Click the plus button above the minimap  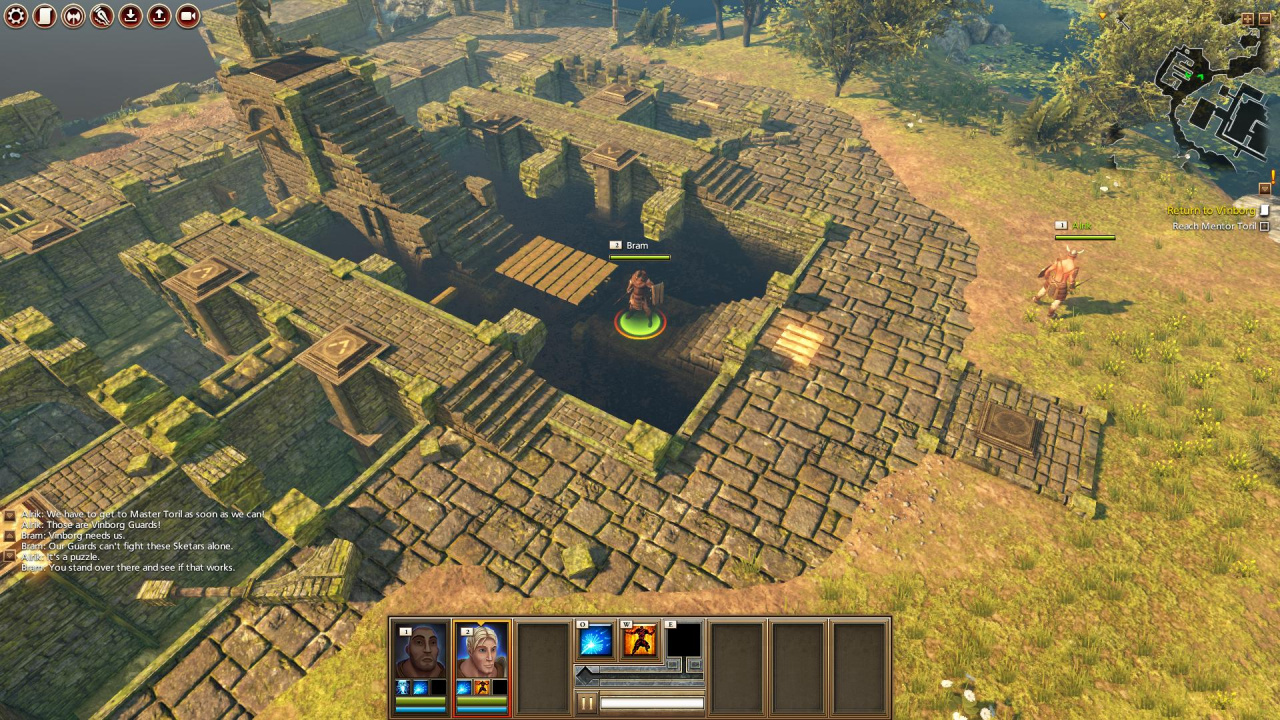click(x=1247, y=19)
